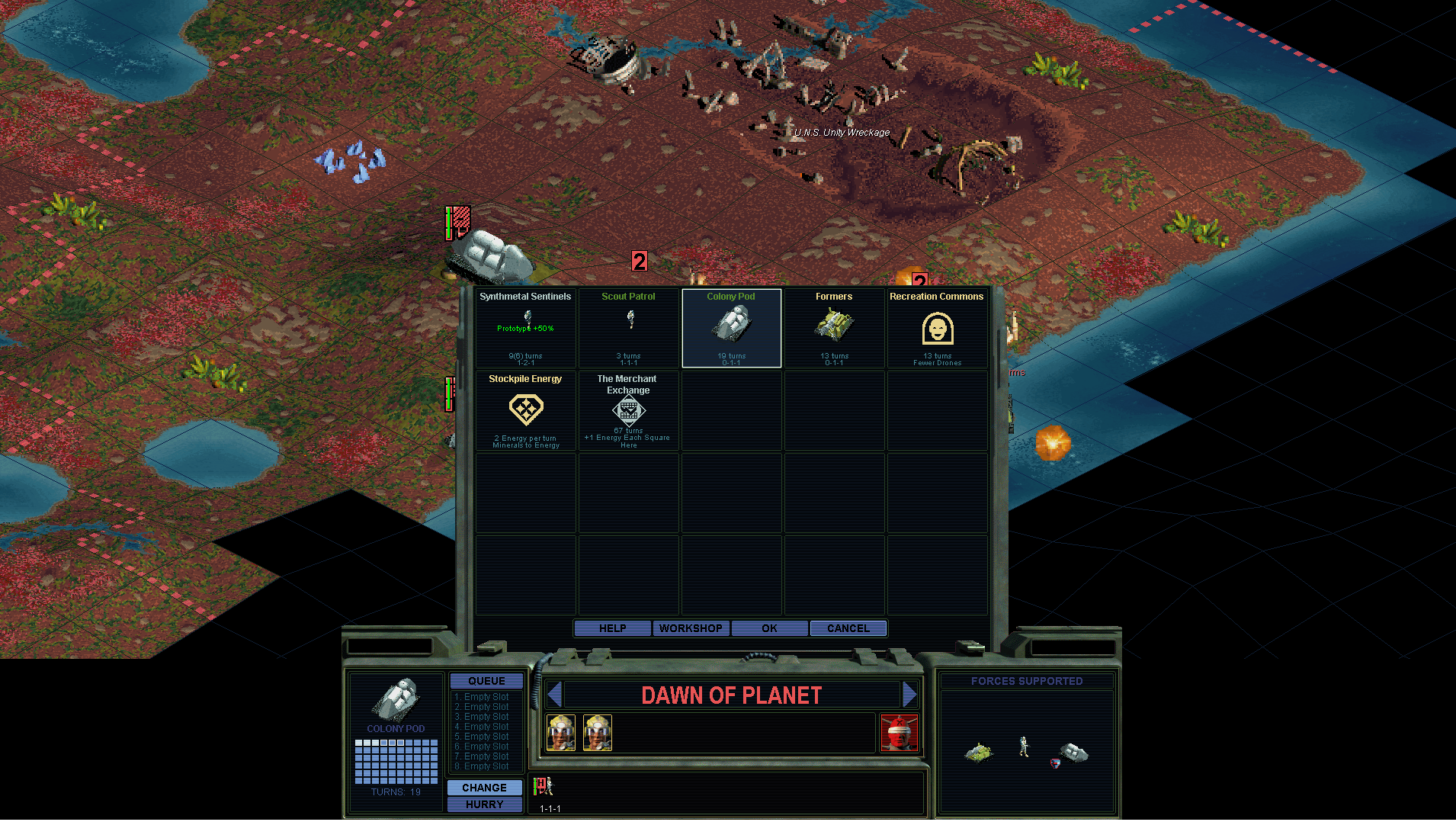Screen dimensions: 1456x822
Task: Hurry the current production
Action: coord(484,804)
